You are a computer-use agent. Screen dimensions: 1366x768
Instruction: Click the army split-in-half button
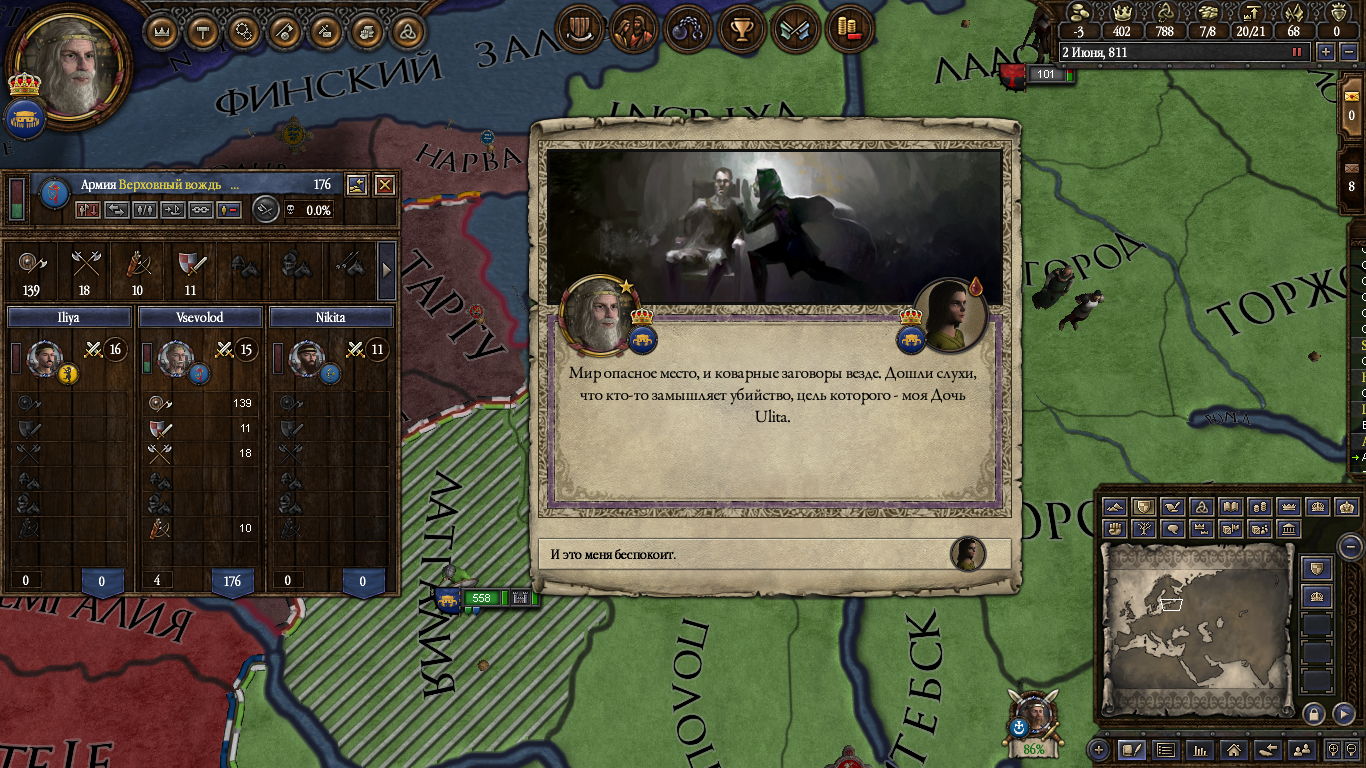[144, 210]
